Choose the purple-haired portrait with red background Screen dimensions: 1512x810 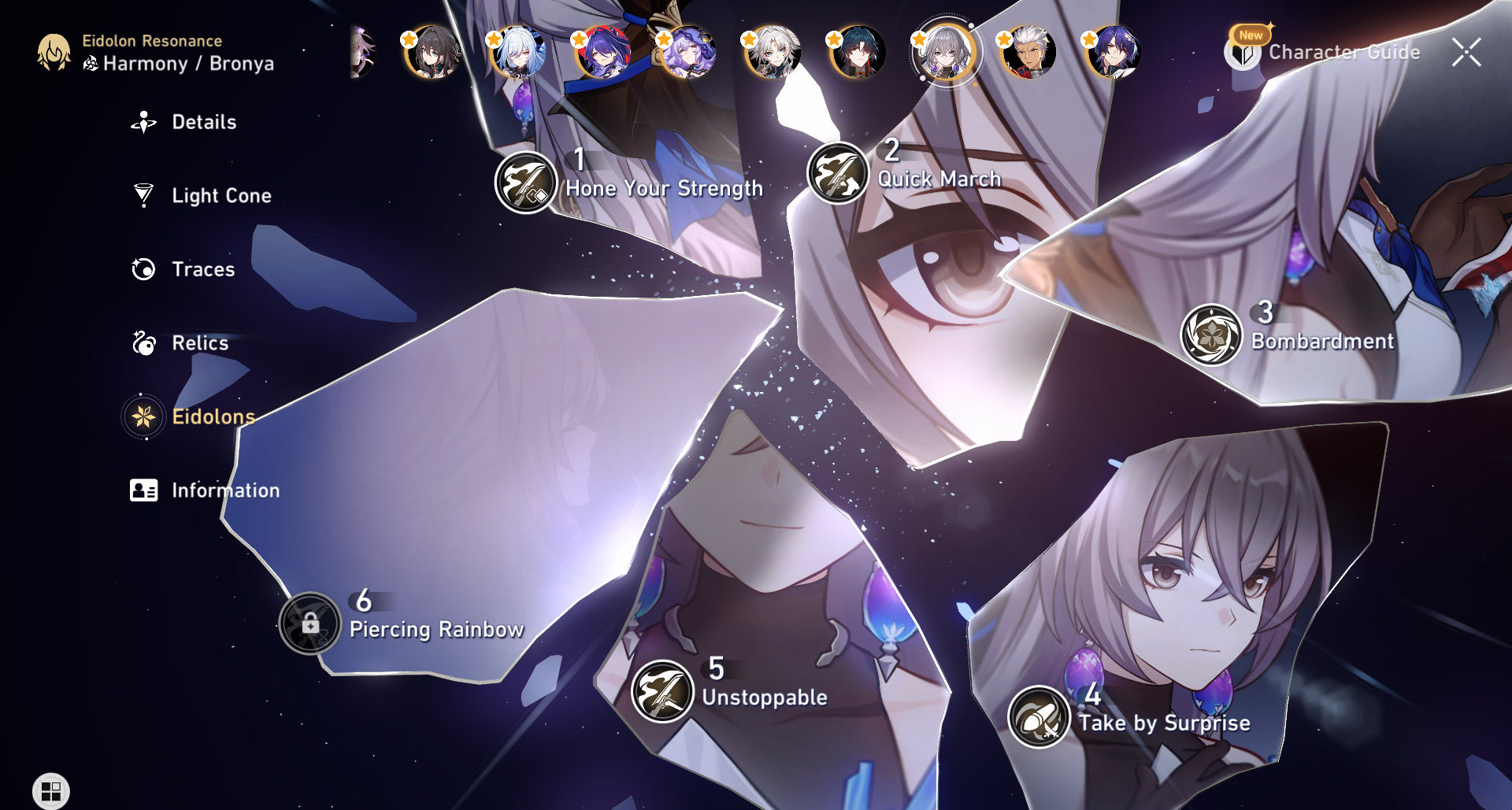603,52
